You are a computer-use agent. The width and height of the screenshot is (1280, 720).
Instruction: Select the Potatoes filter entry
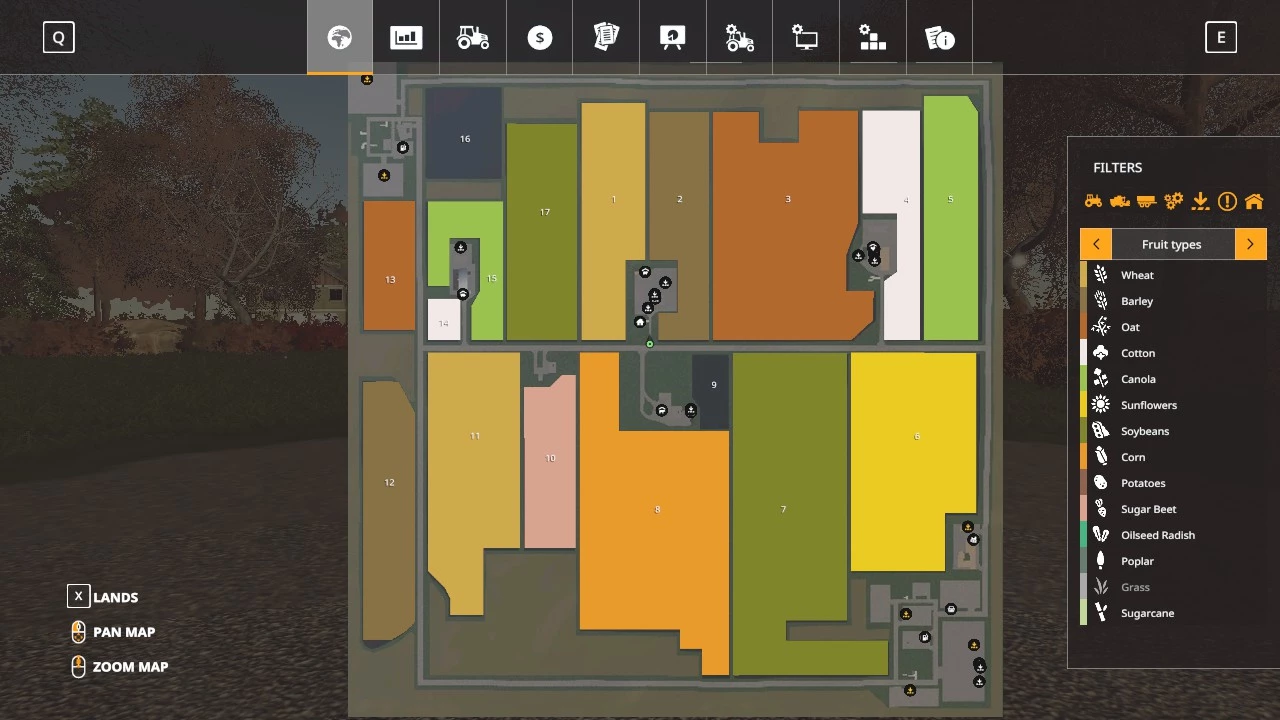pos(1143,482)
